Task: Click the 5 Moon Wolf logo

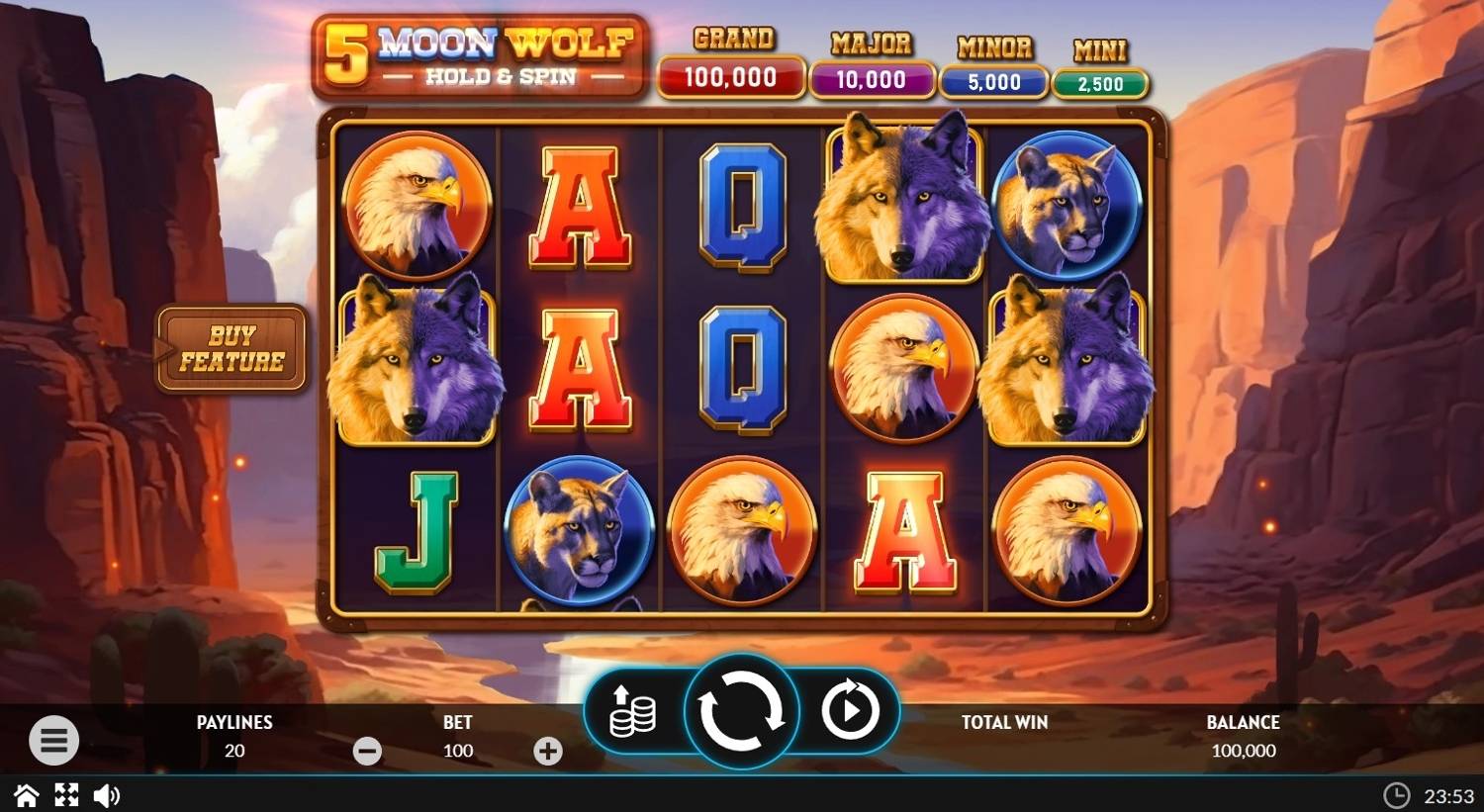Action: coord(482,54)
